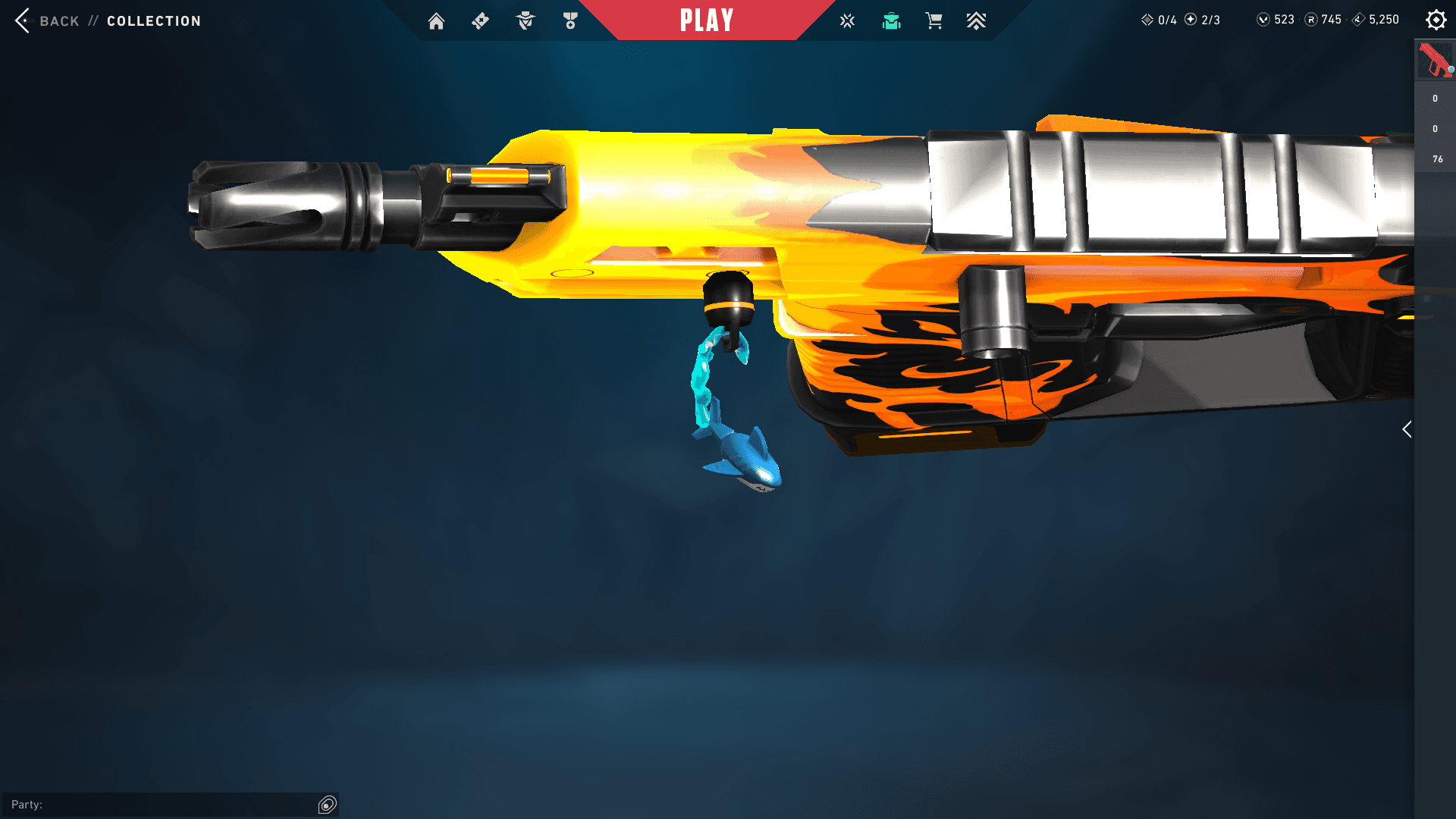Screen dimensions: 1456x819
Task: Open the Agents screen
Action: coord(524,20)
